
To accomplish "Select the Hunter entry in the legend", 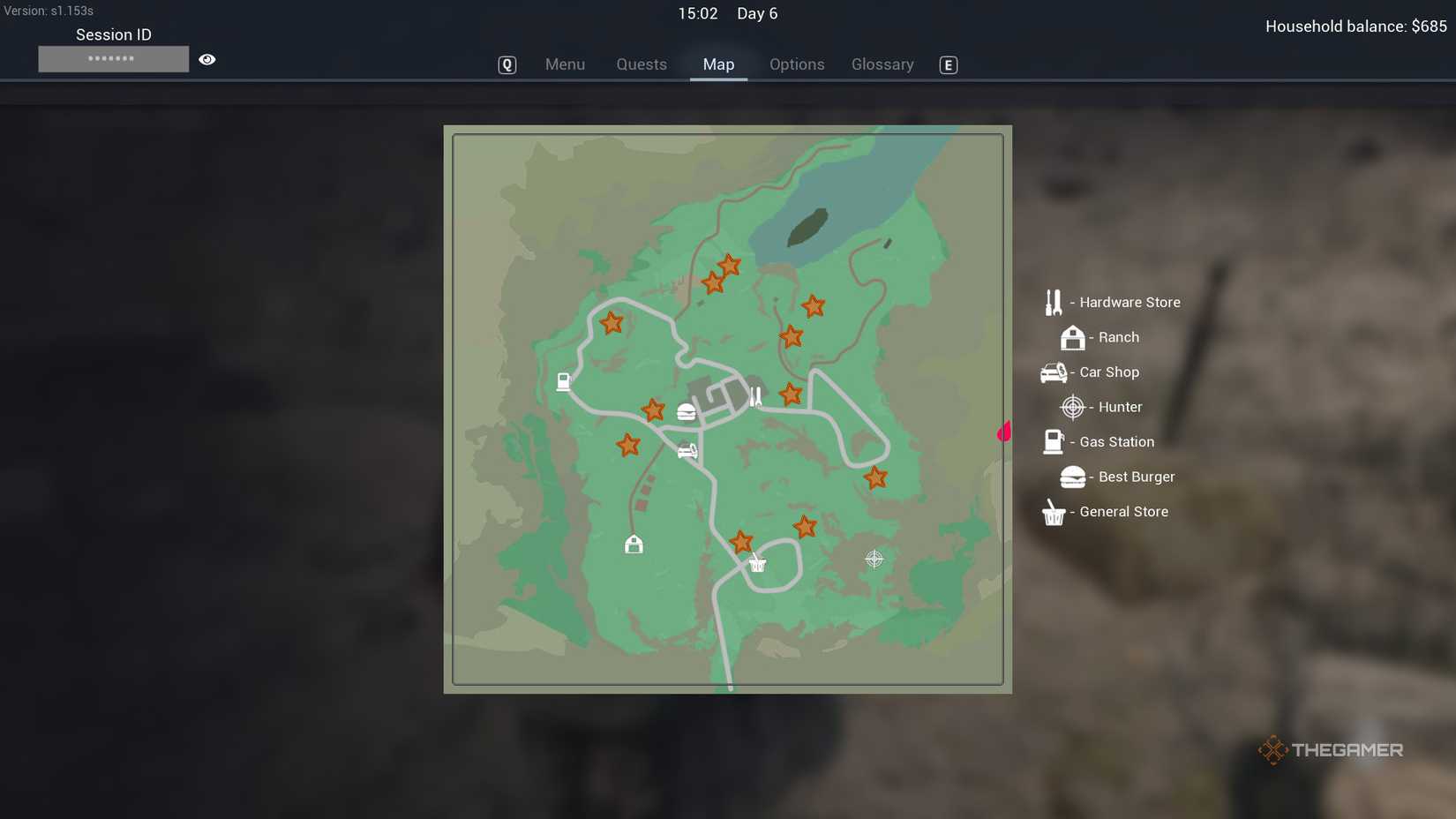I will pyautogui.click(x=1103, y=407).
